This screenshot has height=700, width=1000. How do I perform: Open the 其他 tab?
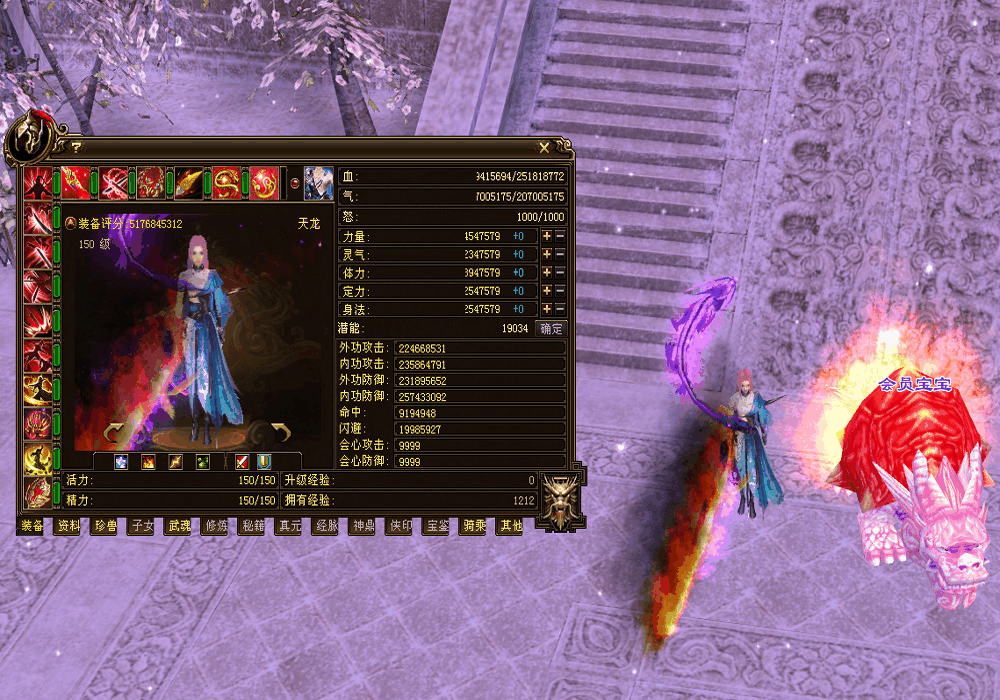pos(510,526)
